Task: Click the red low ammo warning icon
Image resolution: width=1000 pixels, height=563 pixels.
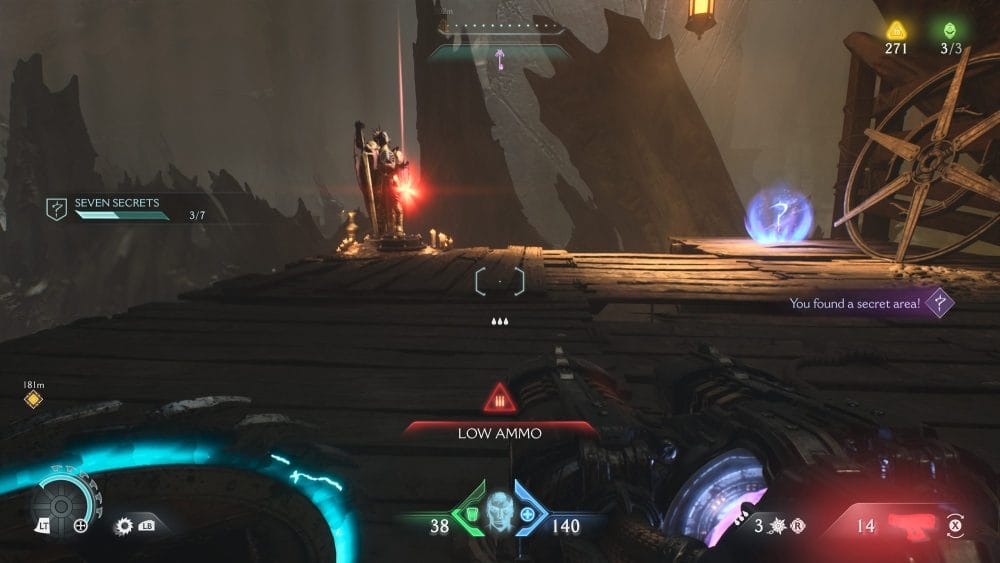Action: [x=500, y=401]
